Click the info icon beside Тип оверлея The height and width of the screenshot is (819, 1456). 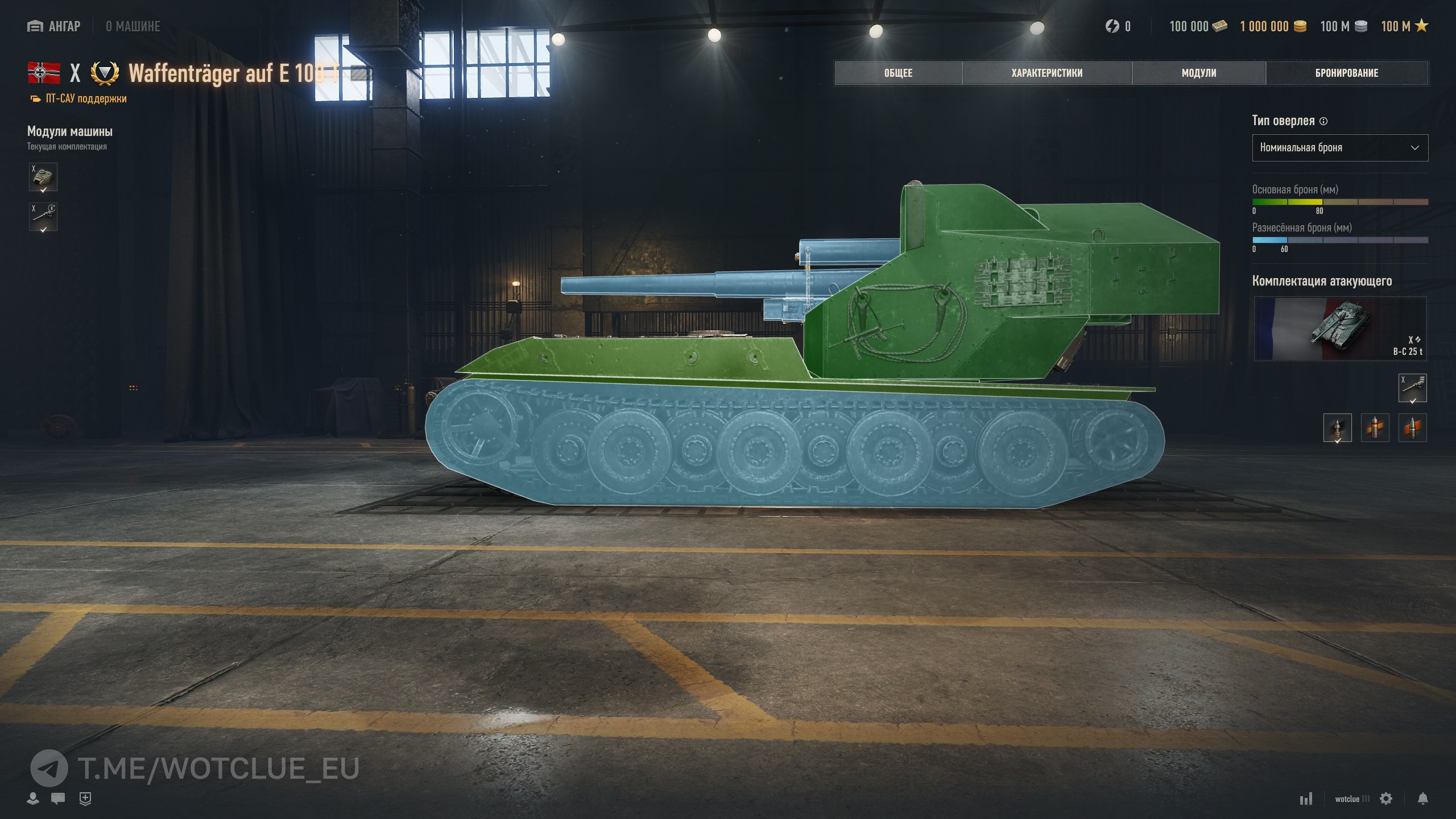1323,121
